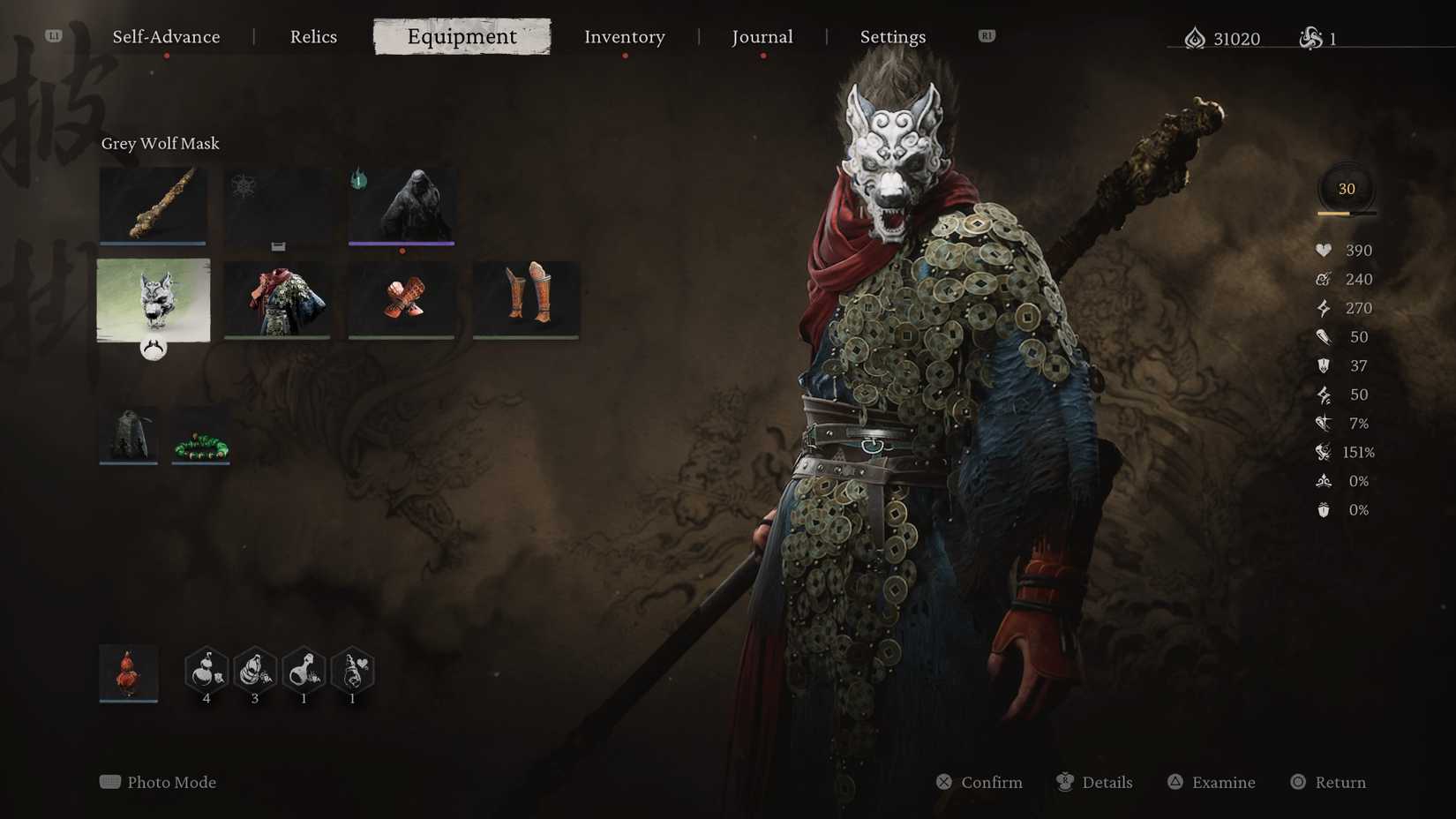
Task: Select the hooded cloak slot
Action: pos(402,206)
